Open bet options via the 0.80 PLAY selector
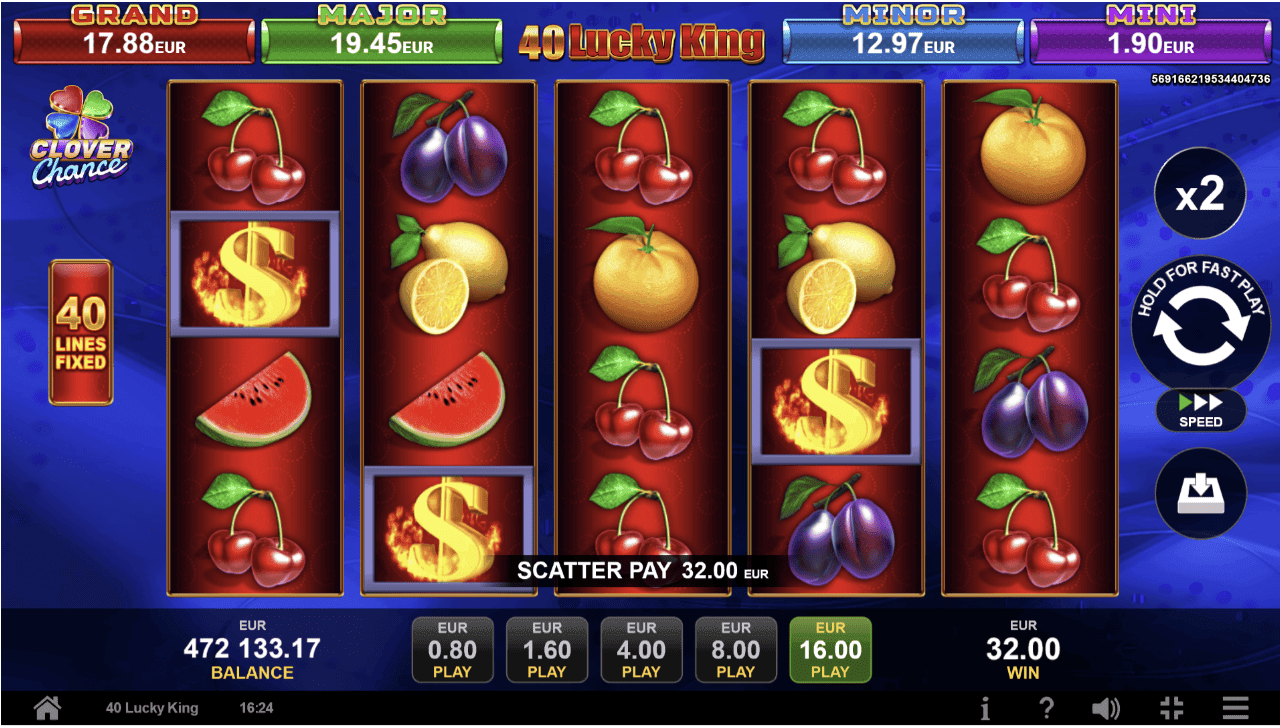 pyautogui.click(x=452, y=650)
